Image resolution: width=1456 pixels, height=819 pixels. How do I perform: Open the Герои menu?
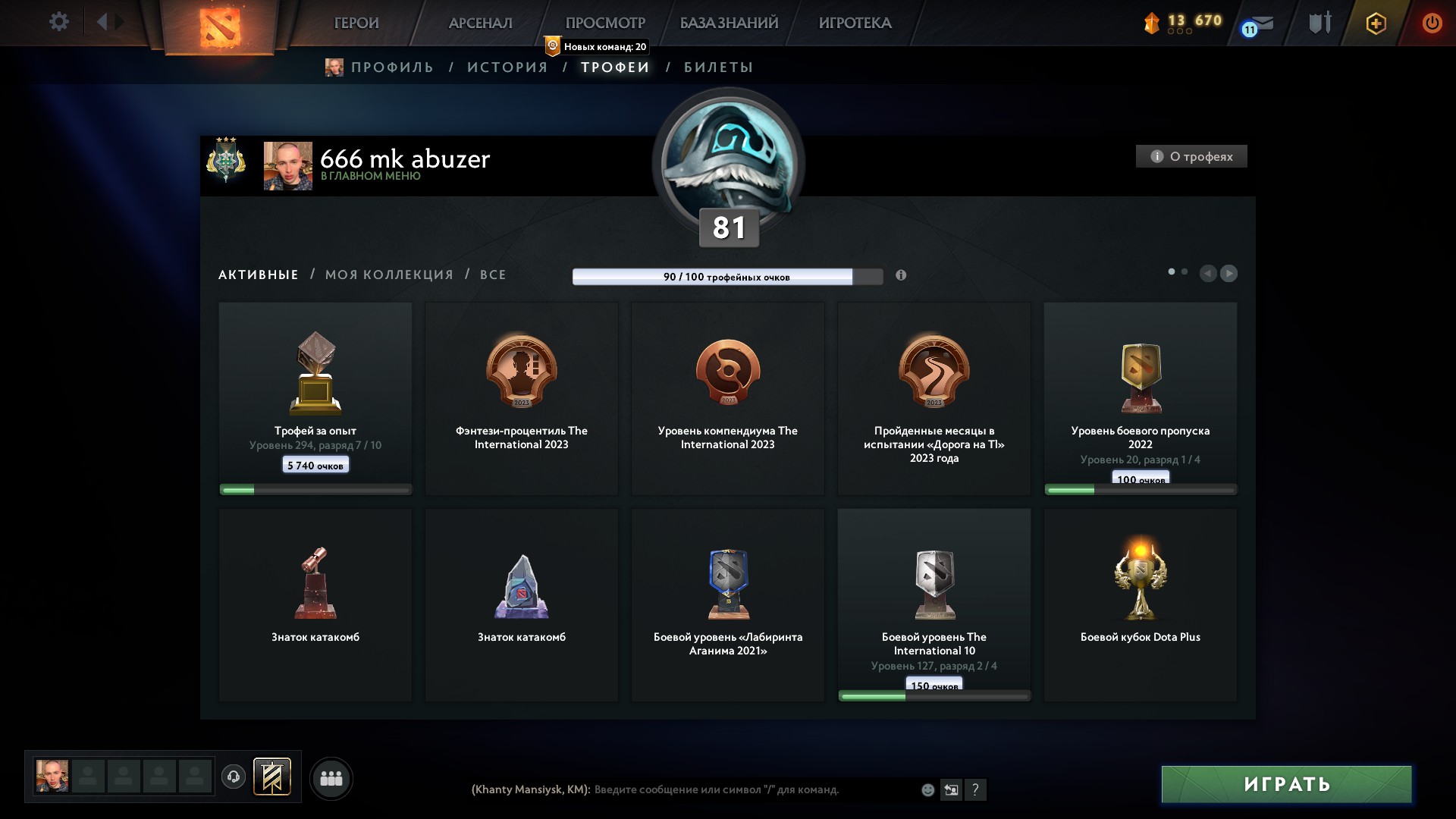pyautogui.click(x=356, y=23)
